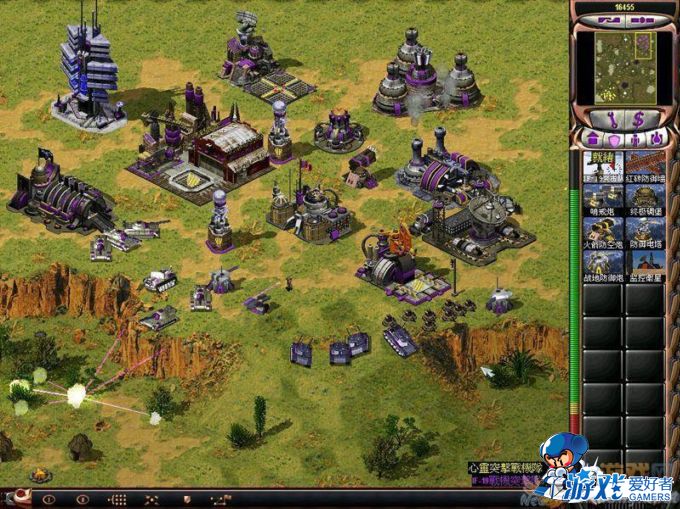Activate the wrench repair button
Viewport: 680px width, 509px height.
(612, 118)
